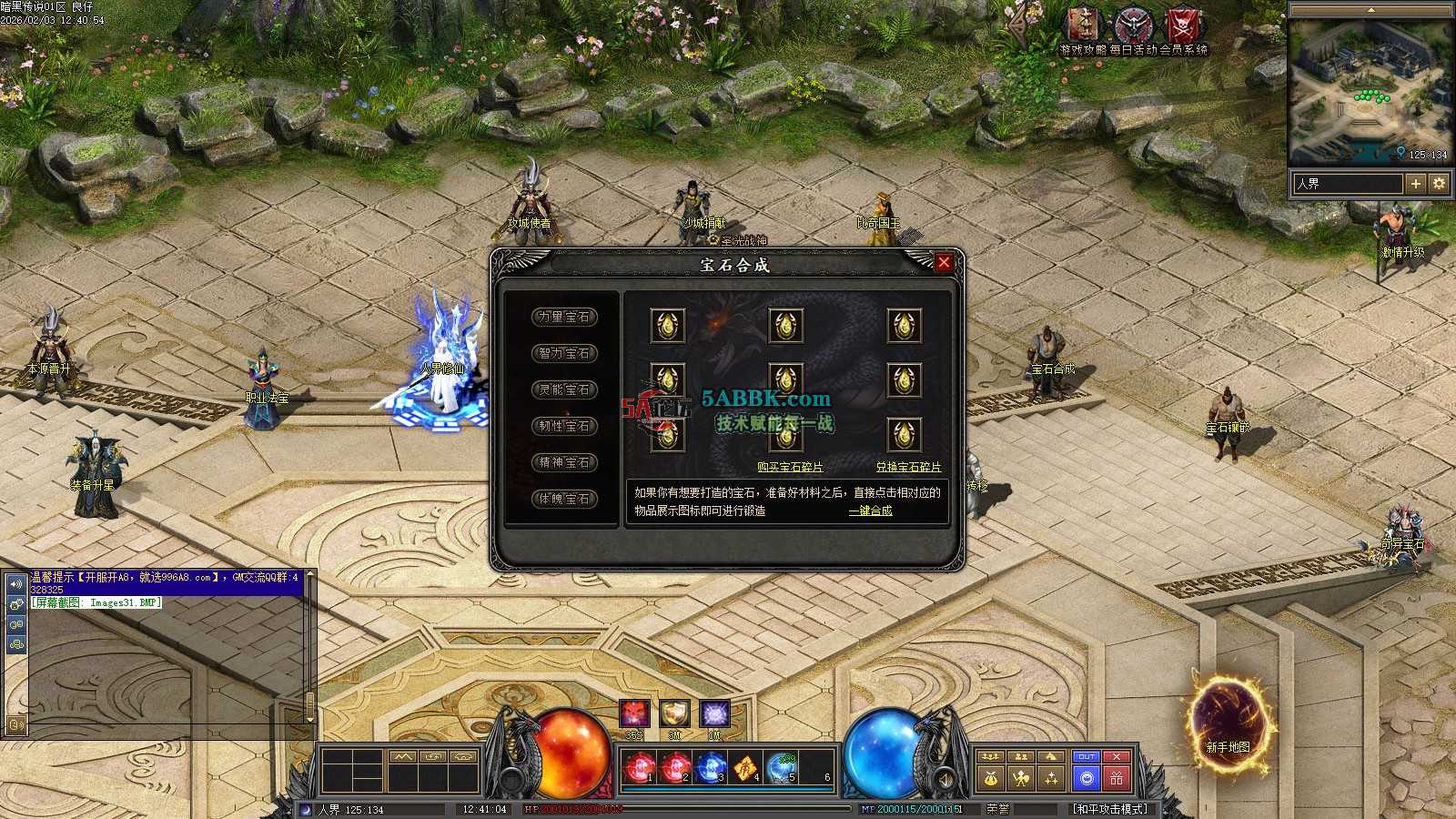Show the 体魄宝石 category
The image size is (1456, 819).
click(x=564, y=499)
